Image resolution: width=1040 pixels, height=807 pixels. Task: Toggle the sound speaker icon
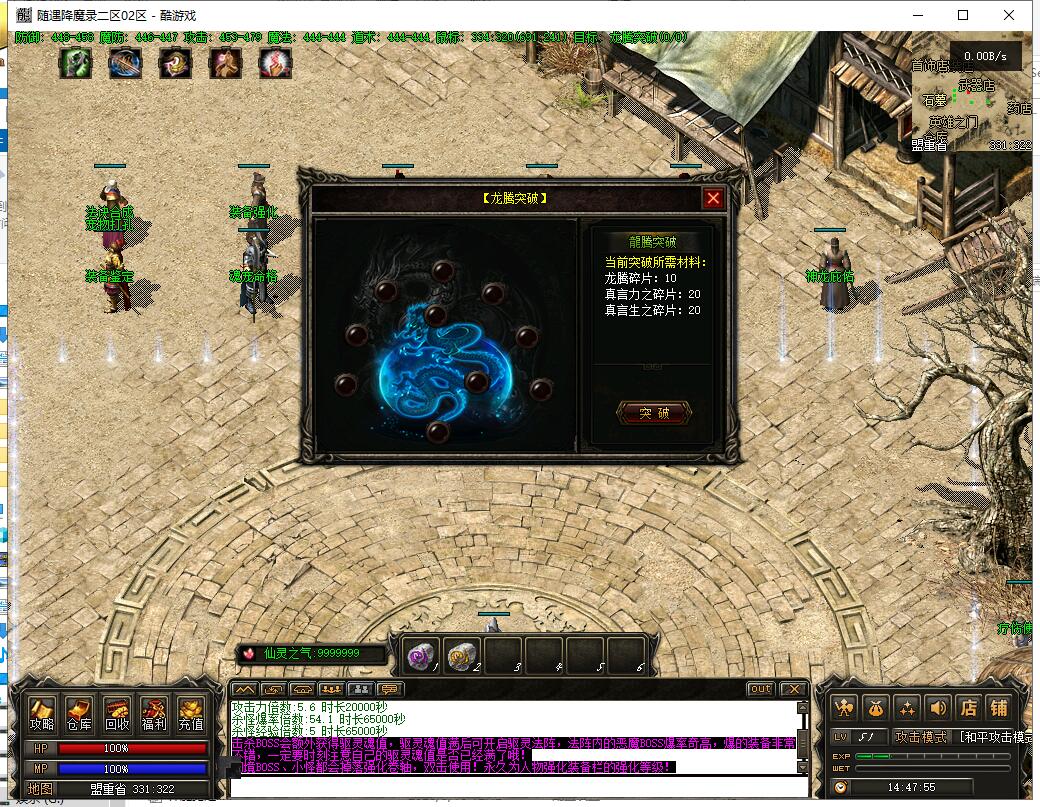(x=938, y=708)
